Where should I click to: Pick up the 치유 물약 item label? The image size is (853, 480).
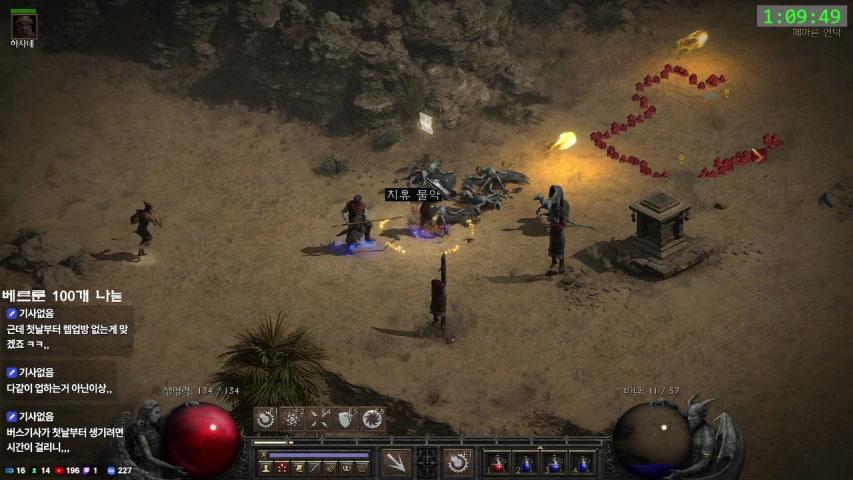pos(413,195)
